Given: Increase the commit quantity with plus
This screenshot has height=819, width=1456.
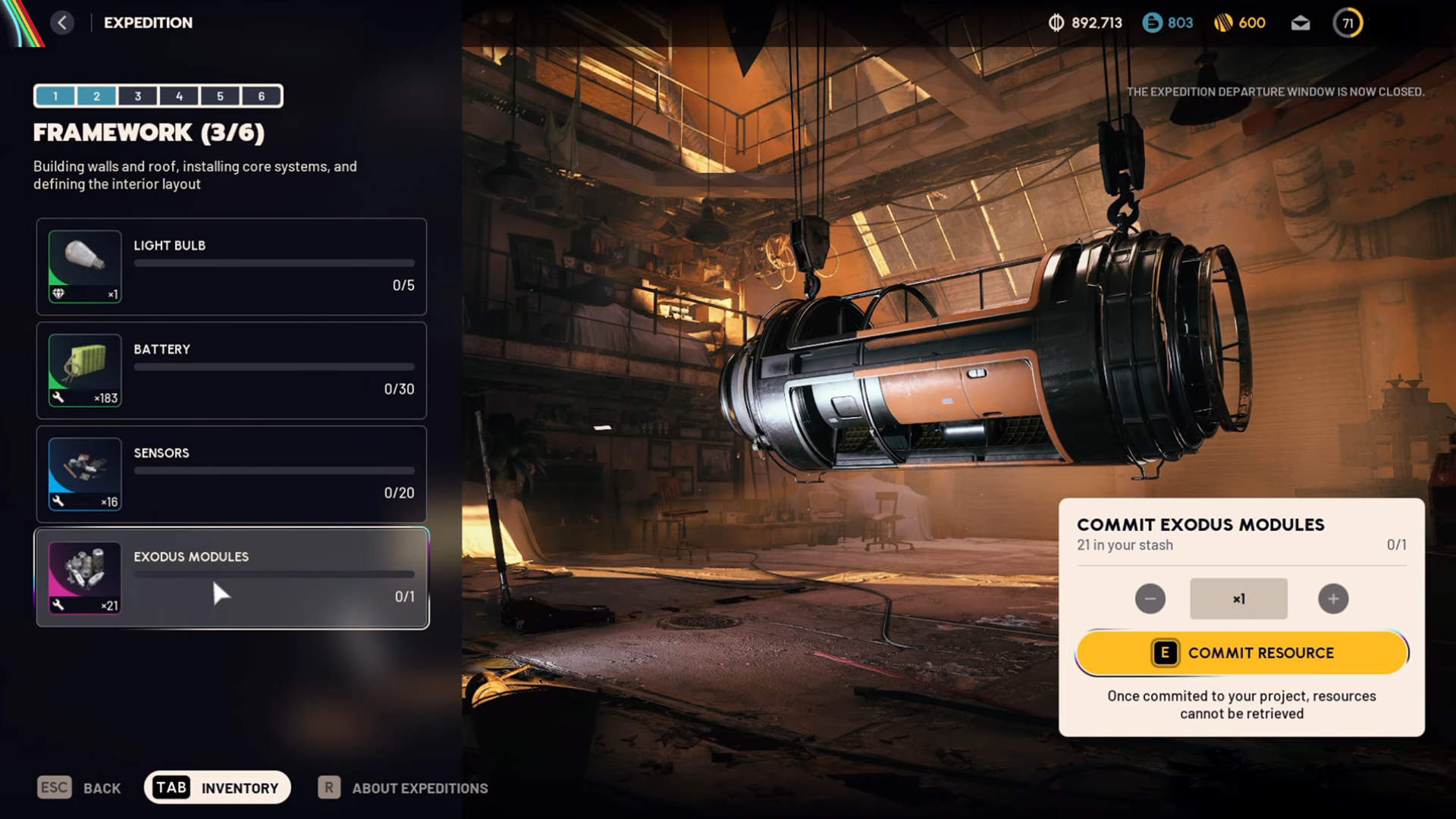Looking at the screenshot, I should point(1333,599).
